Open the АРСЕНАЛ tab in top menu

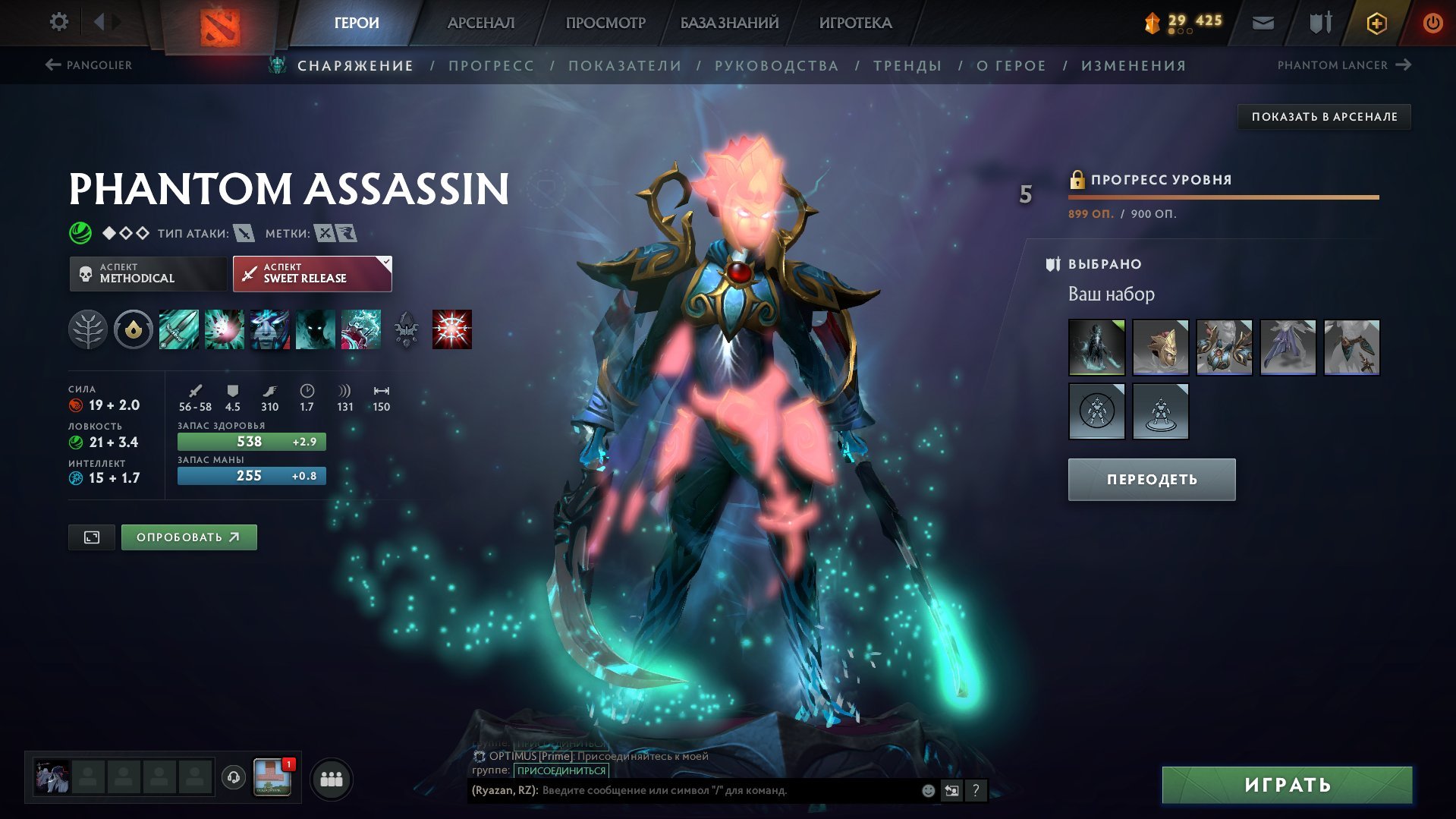click(481, 23)
